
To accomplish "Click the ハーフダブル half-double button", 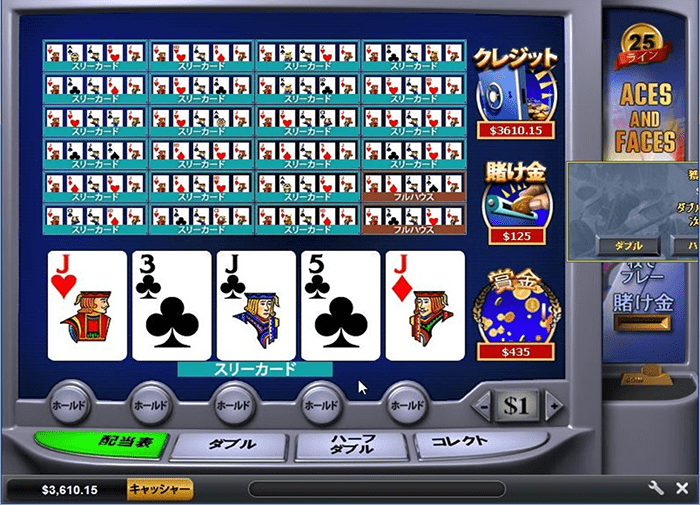I will click(352, 445).
